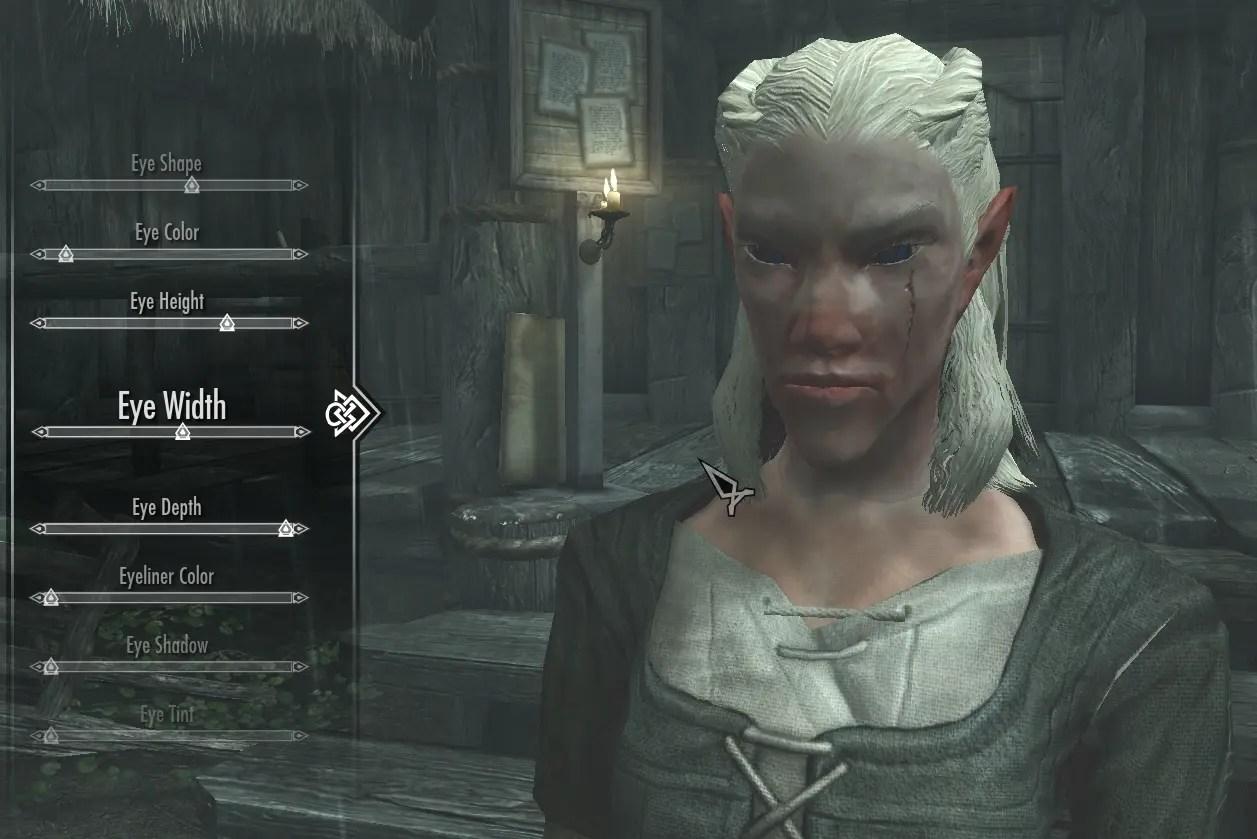Click the Eye Shadow slider

170,667
